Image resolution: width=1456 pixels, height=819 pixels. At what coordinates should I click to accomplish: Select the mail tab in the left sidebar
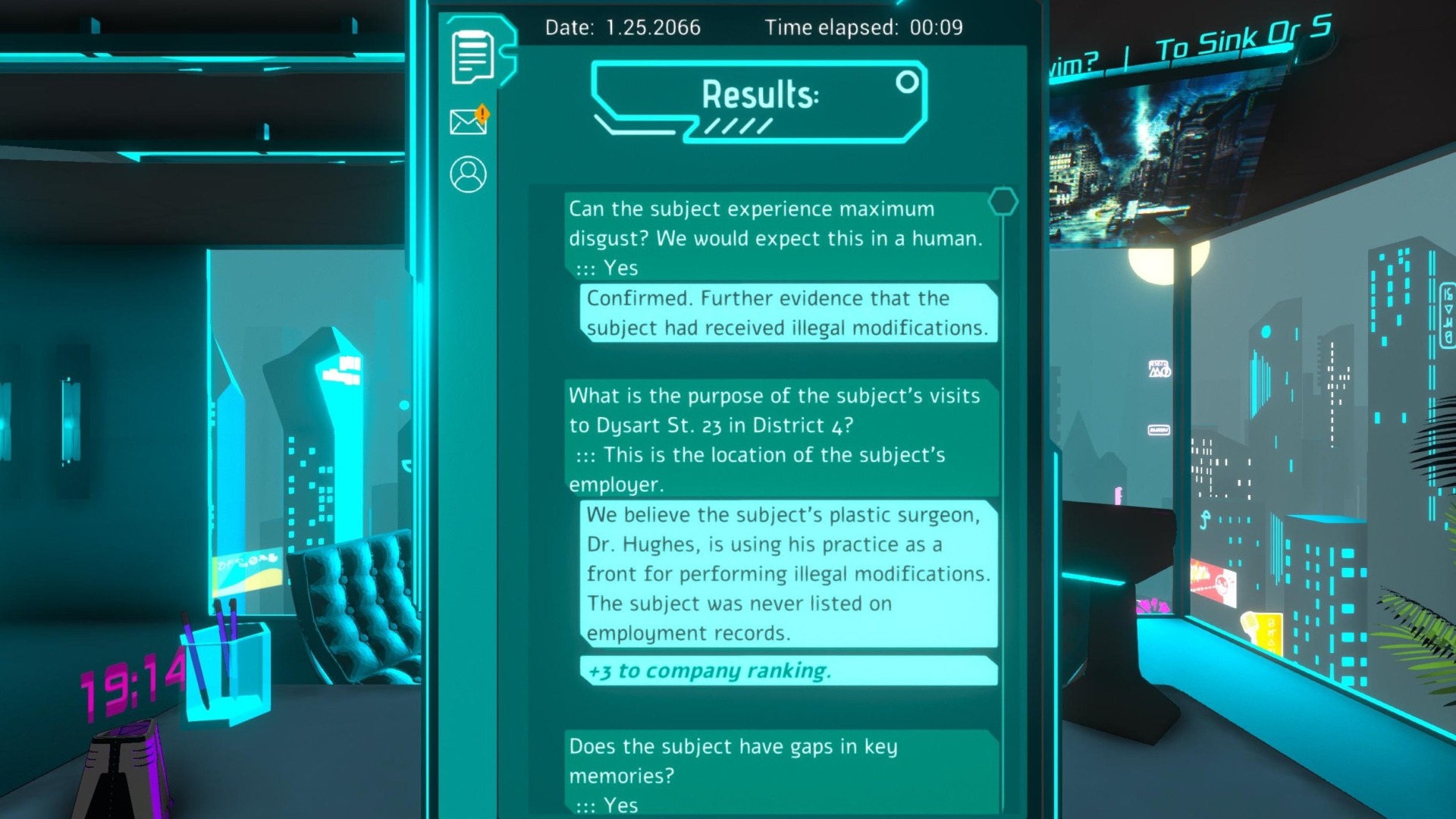click(466, 123)
